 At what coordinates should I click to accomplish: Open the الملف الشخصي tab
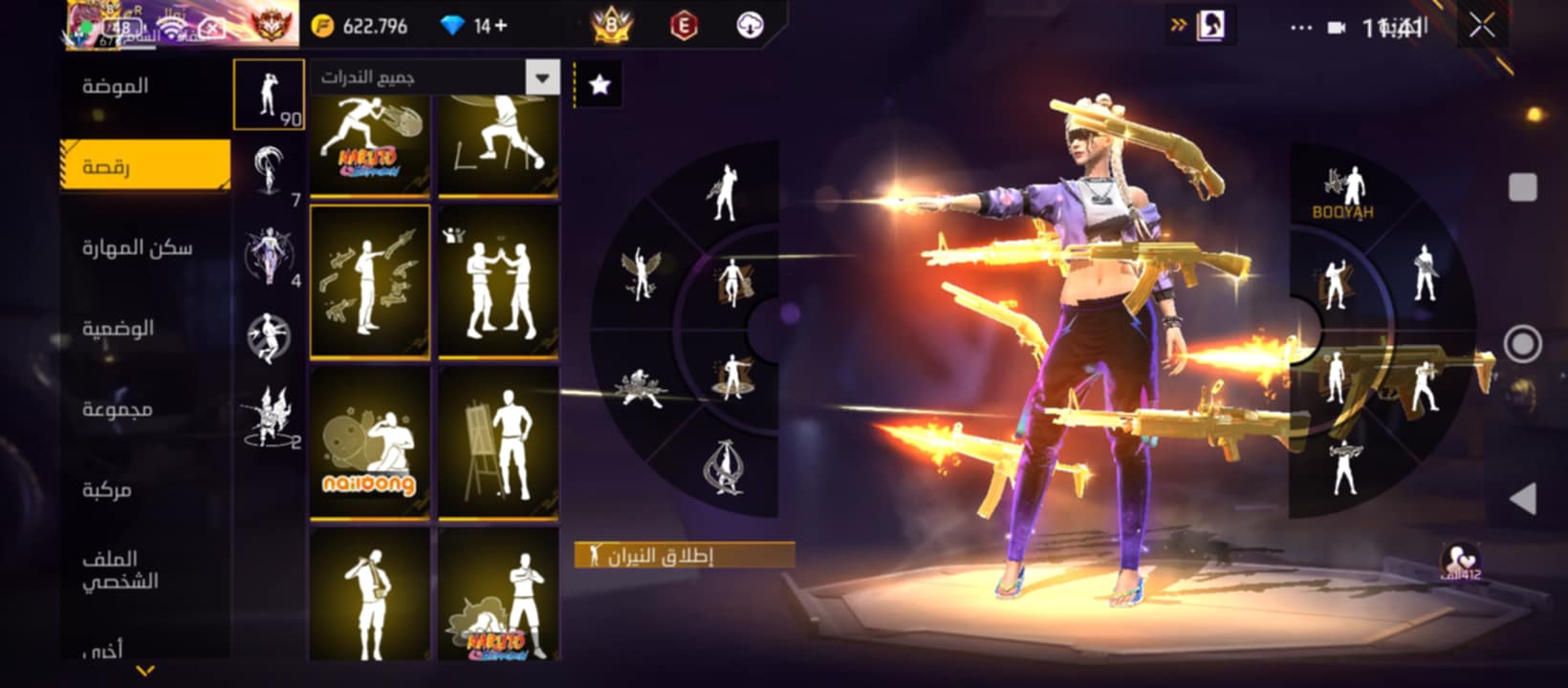pos(120,570)
